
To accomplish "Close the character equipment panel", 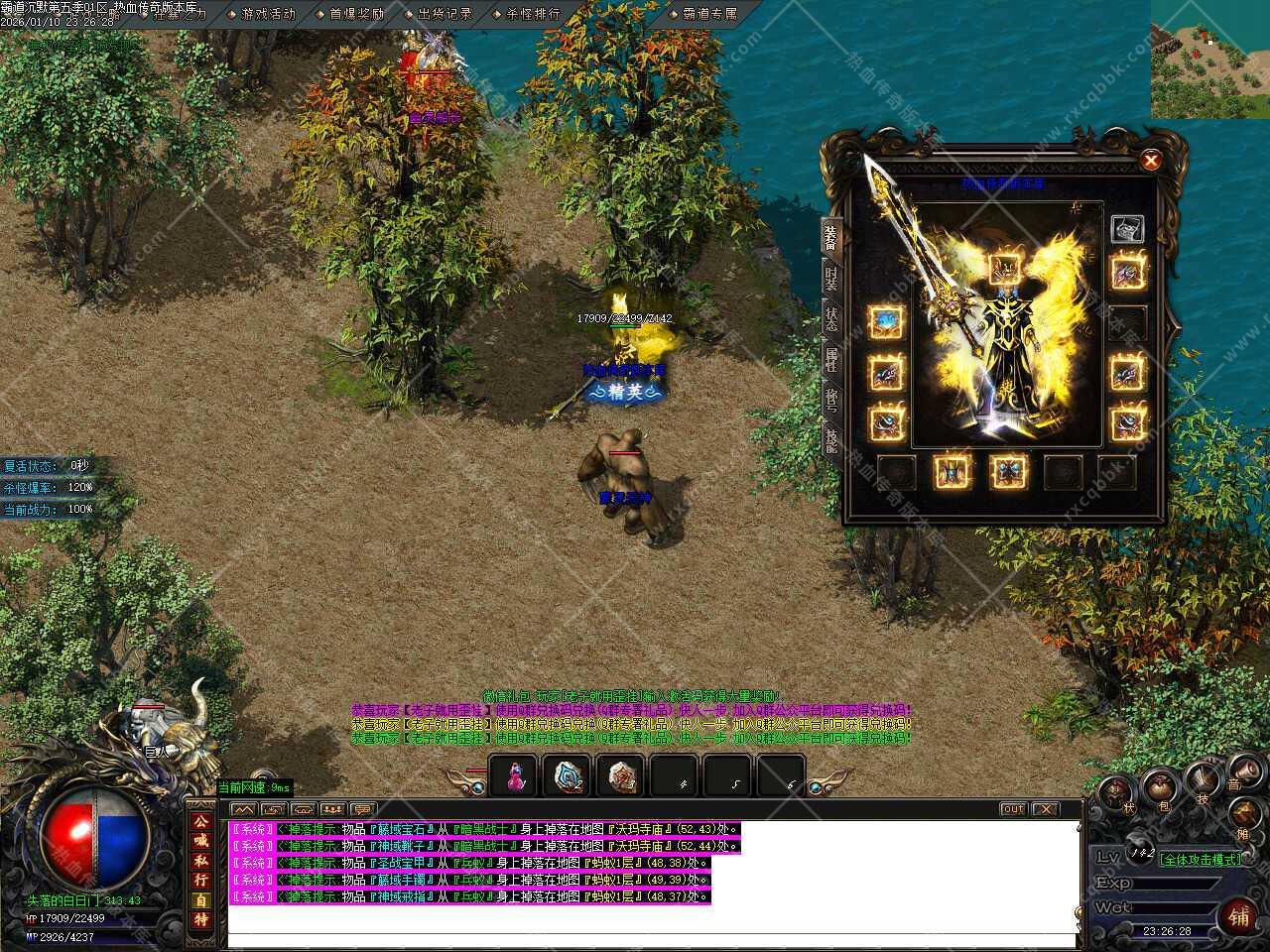I will pos(1151,160).
